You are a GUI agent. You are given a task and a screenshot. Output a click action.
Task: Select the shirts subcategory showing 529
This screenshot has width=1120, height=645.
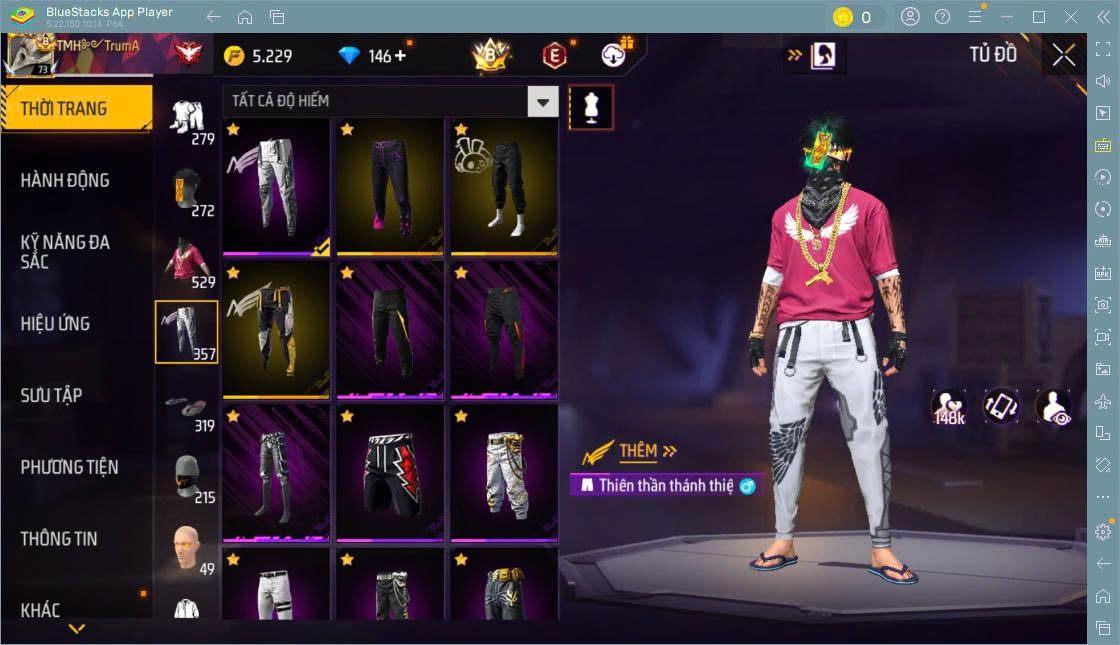click(x=187, y=262)
